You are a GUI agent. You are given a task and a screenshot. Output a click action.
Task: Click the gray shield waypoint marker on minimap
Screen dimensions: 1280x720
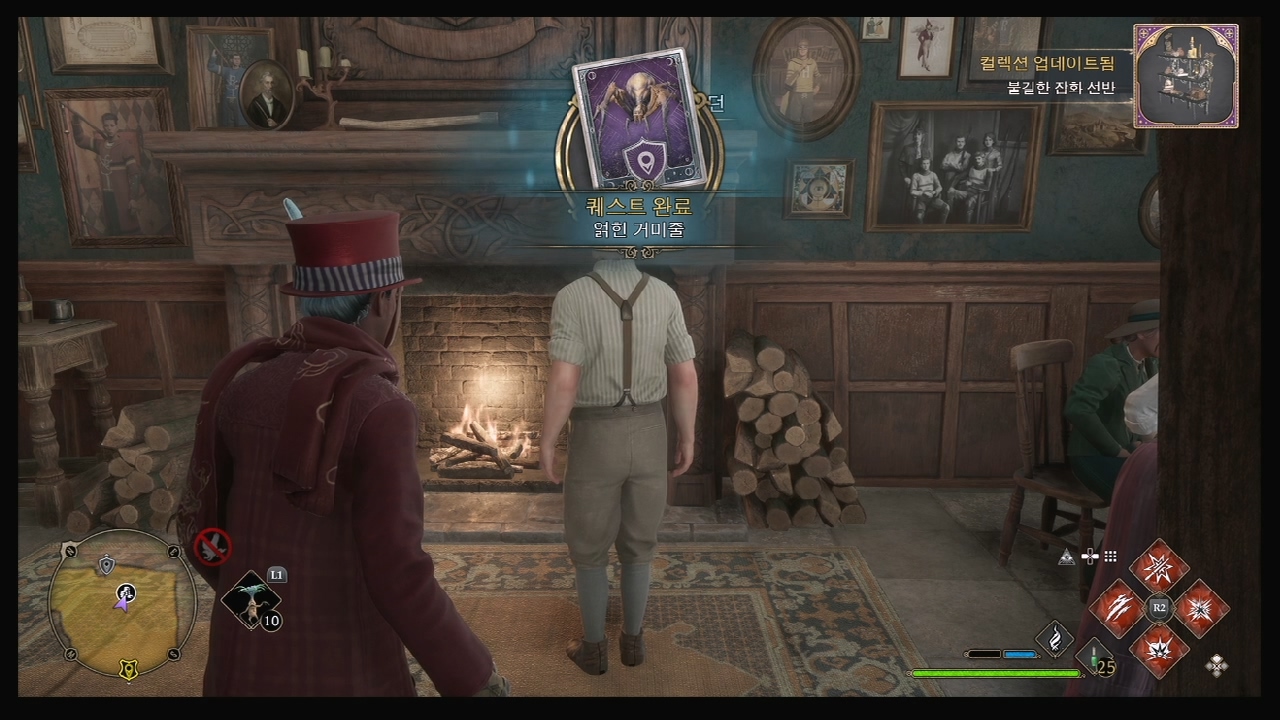(x=107, y=566)
